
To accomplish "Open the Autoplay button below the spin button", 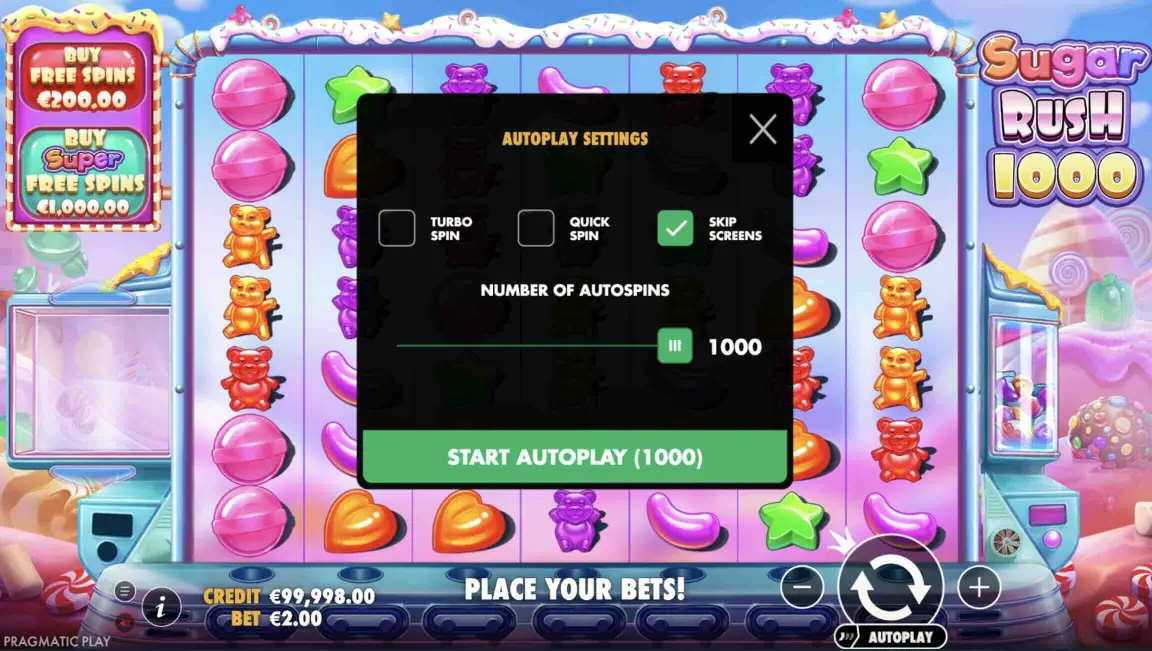I will [891, 636].
